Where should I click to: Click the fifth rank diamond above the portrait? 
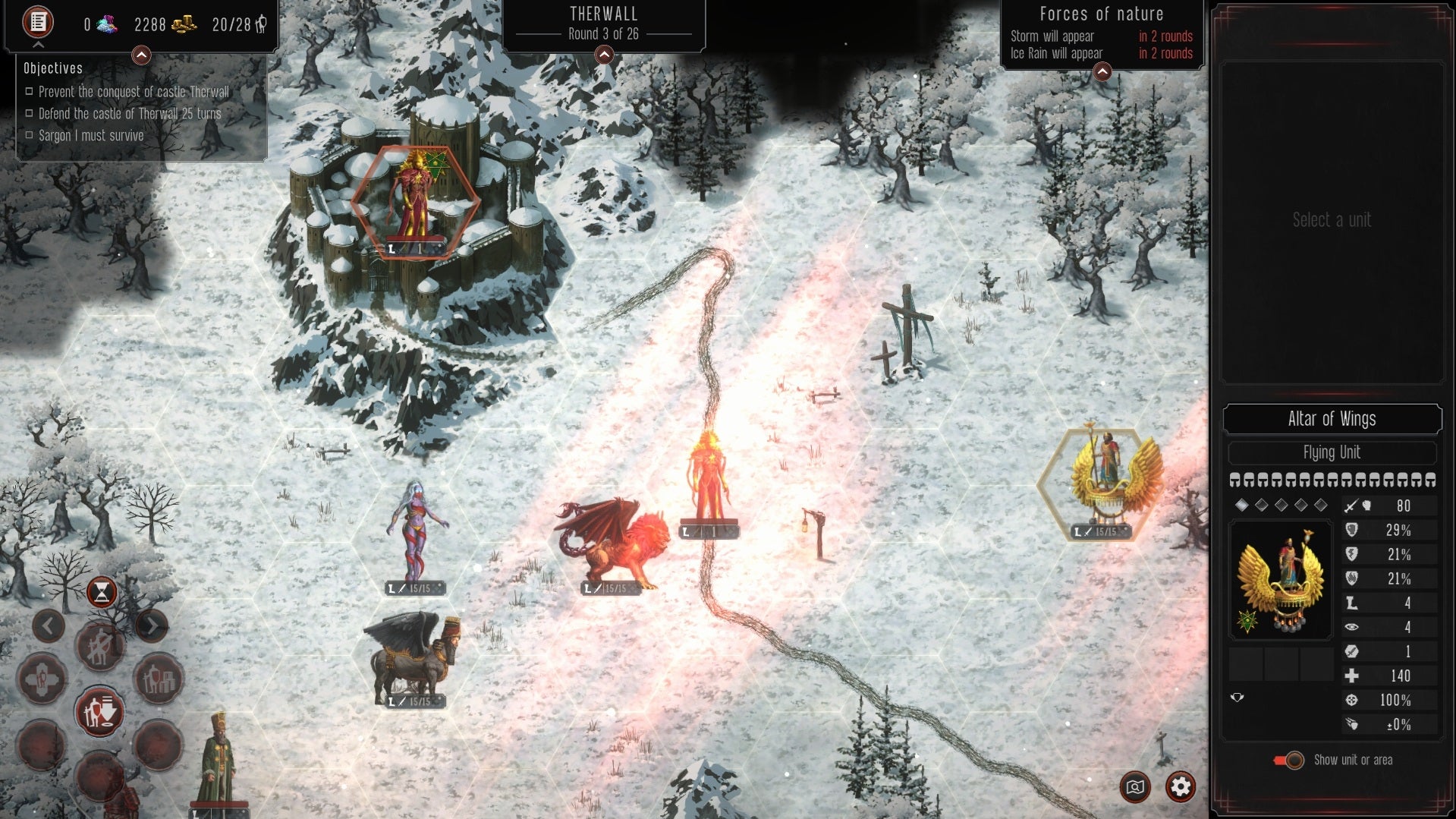[x=1322, y=504]
